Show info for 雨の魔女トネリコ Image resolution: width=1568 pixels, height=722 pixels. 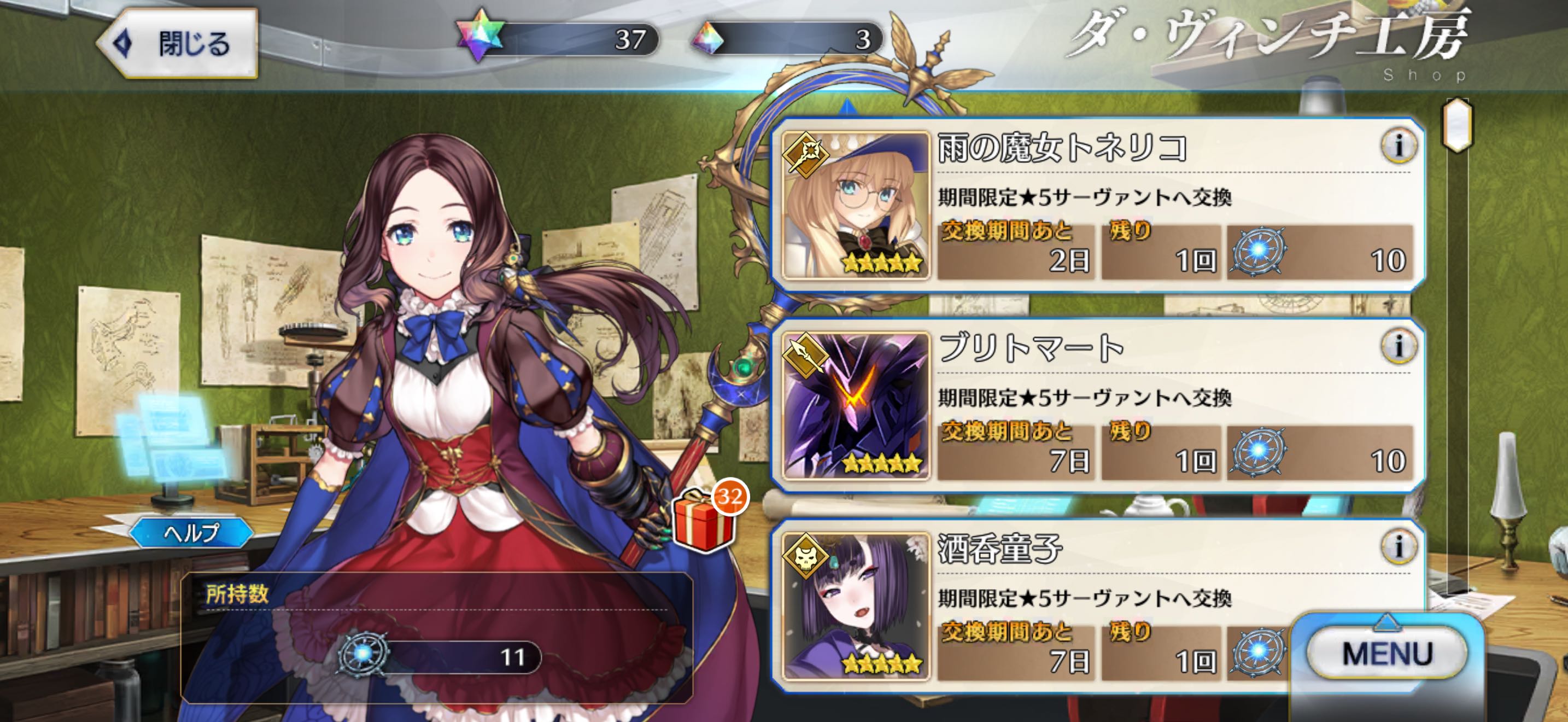[1398, 146]
